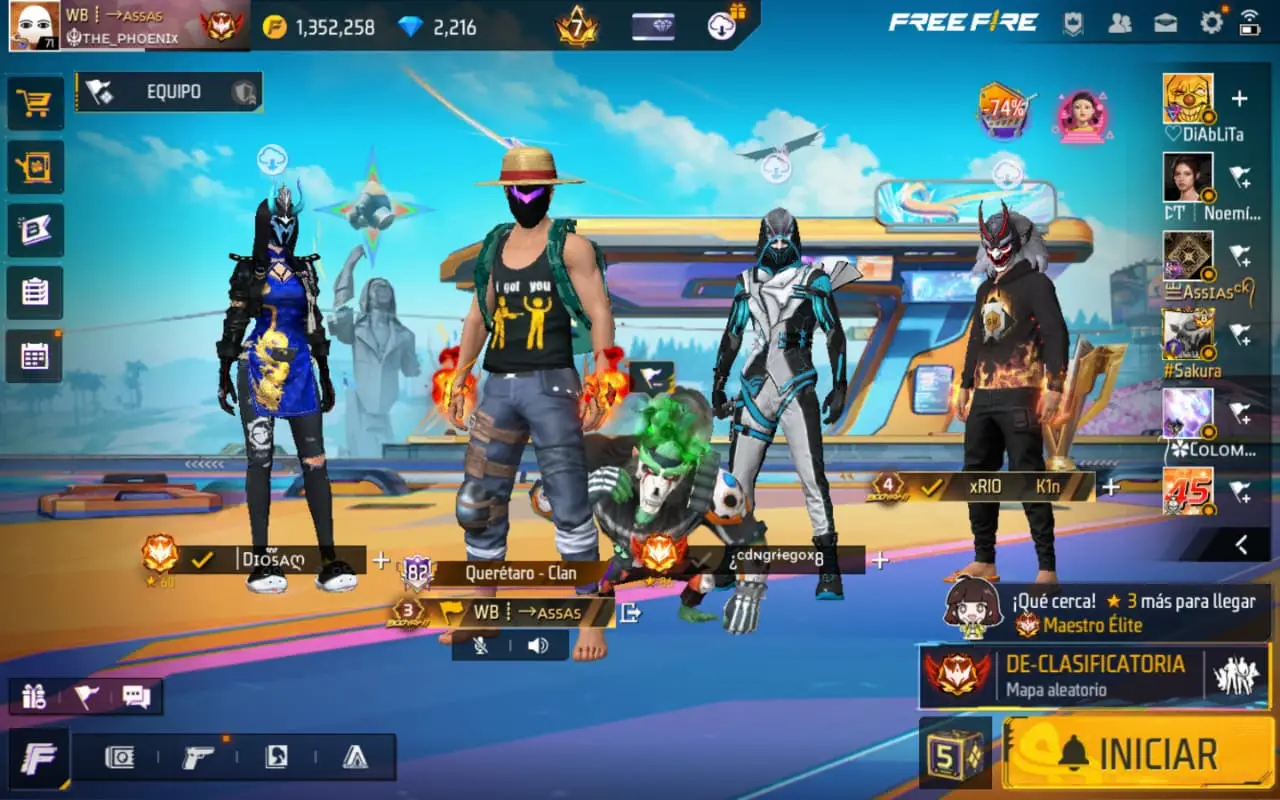Open the Calendar events icon
Viewport: 1280px width, 800px height.
coord(35,353)
